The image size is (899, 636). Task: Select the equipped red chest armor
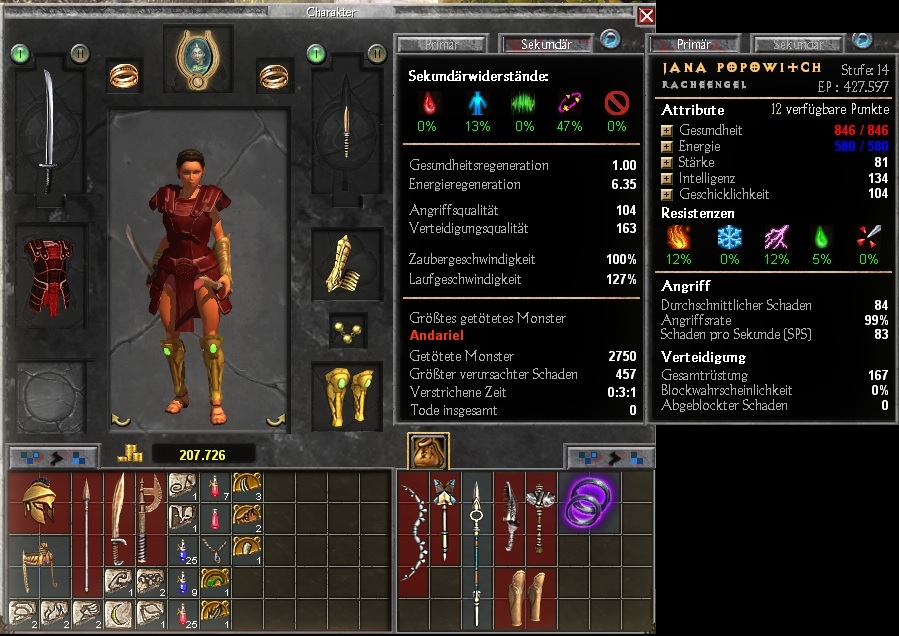click(48, 275)
